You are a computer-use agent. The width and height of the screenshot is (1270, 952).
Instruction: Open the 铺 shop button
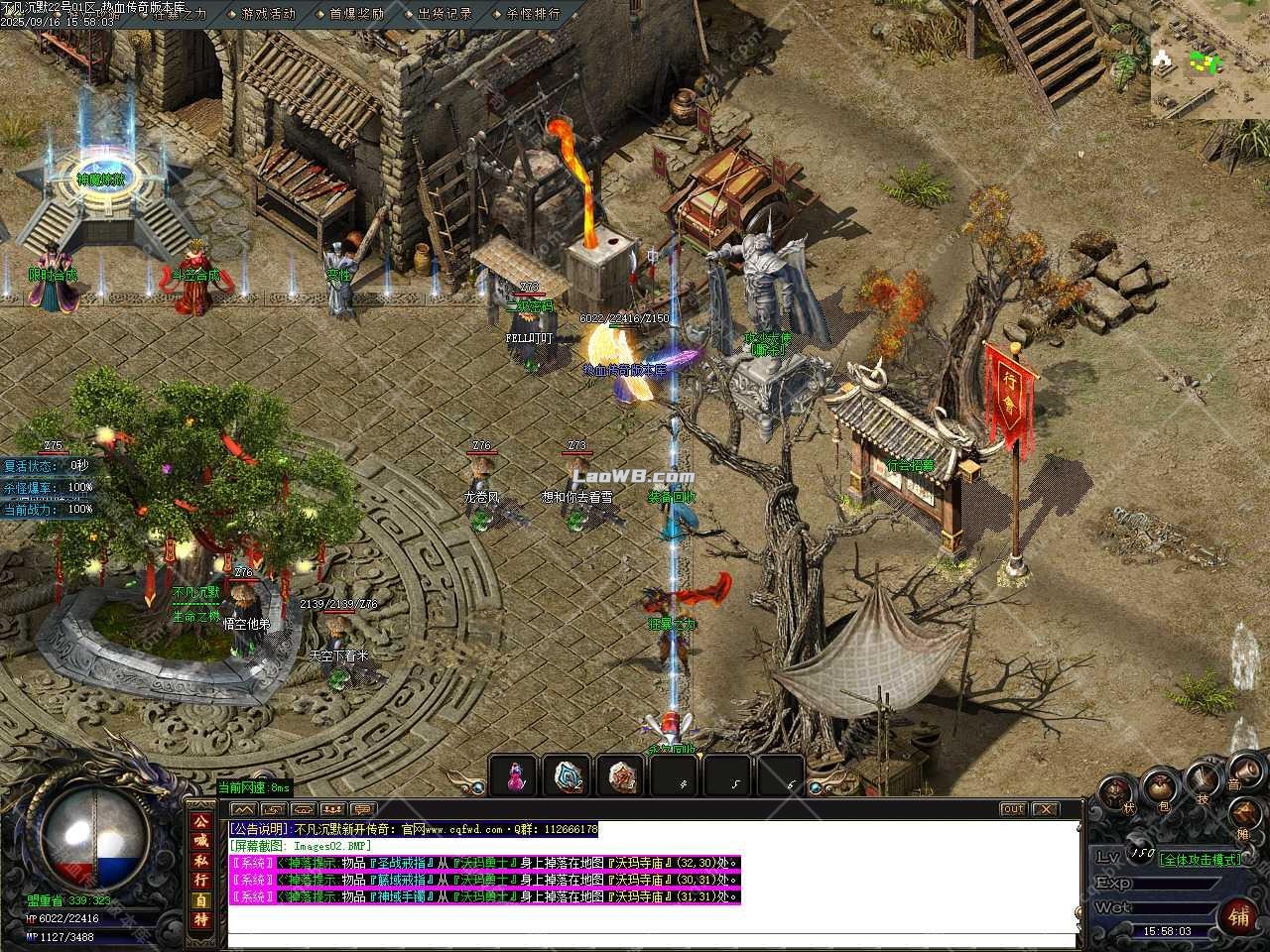click(1239, 914)
